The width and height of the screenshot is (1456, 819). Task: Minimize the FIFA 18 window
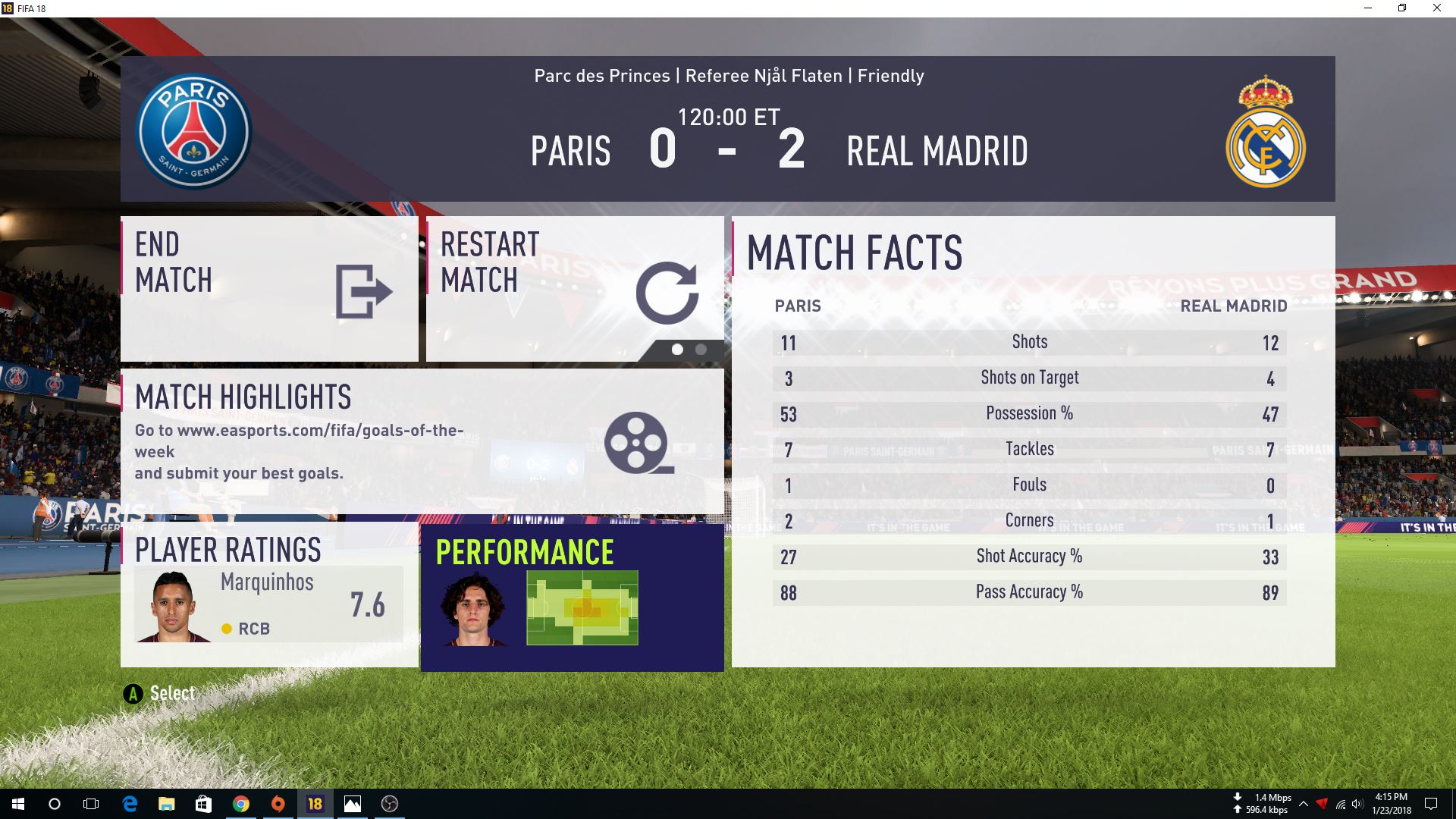(1368, 8)
